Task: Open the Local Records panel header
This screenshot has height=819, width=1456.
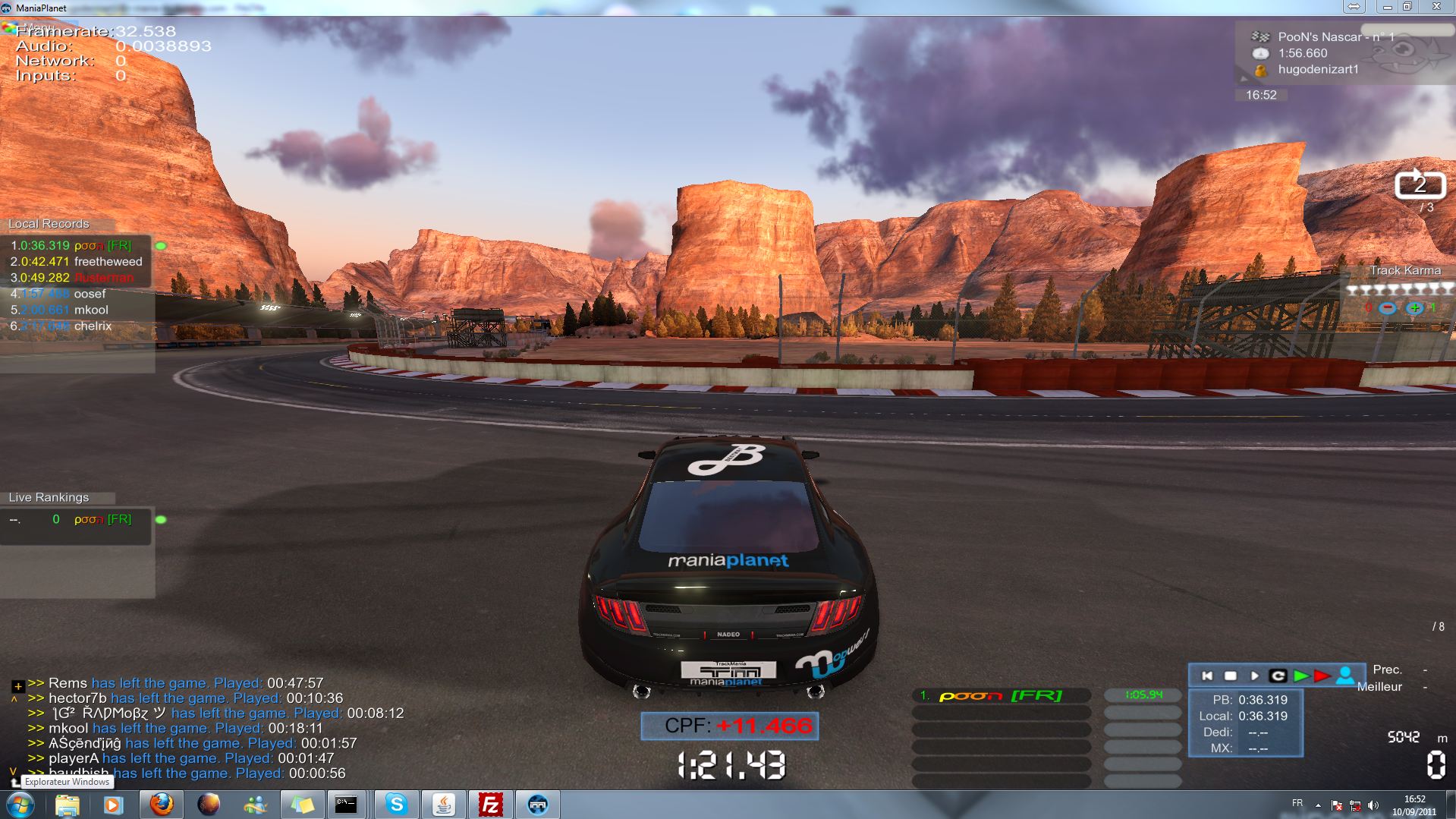Action: point(49,224)
